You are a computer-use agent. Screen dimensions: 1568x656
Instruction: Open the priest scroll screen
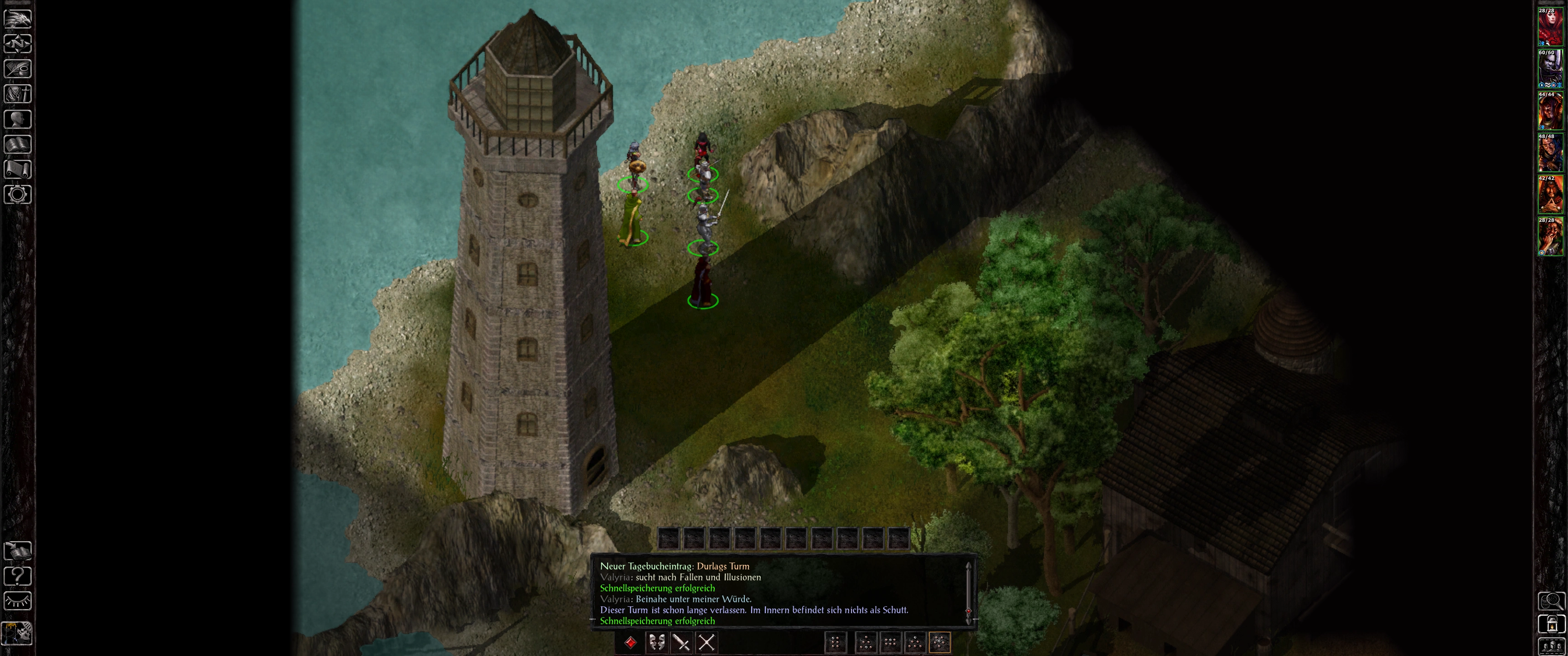(x=18, y=169)
